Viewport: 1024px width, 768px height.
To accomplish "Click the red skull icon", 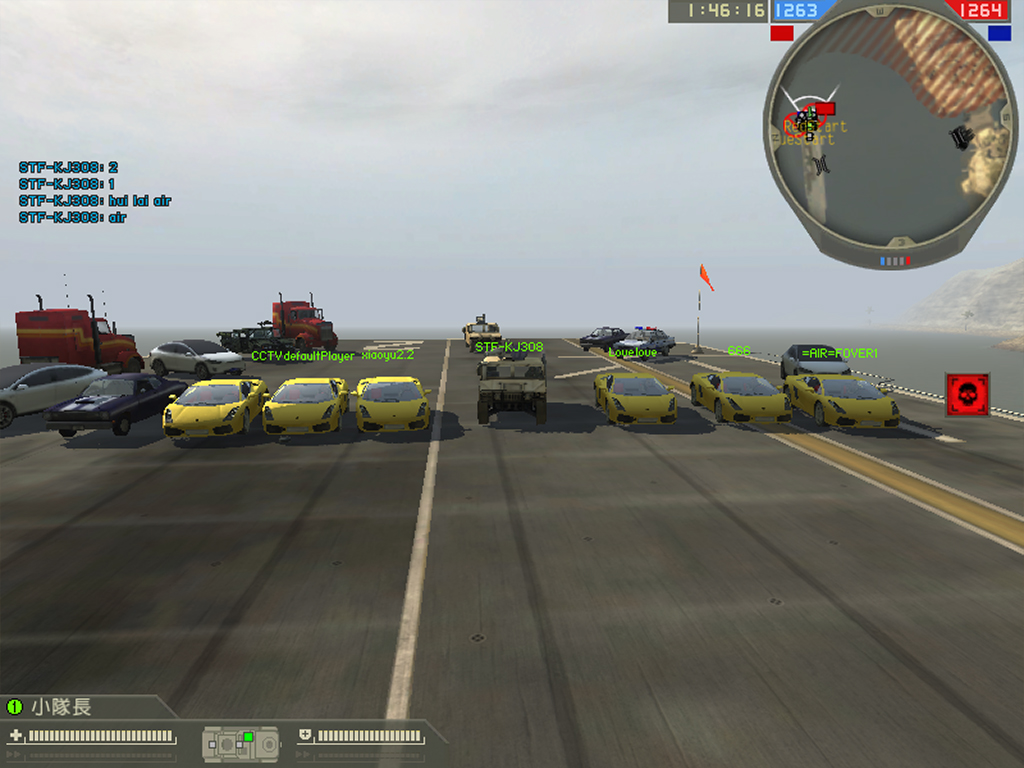I will [967, 395].
